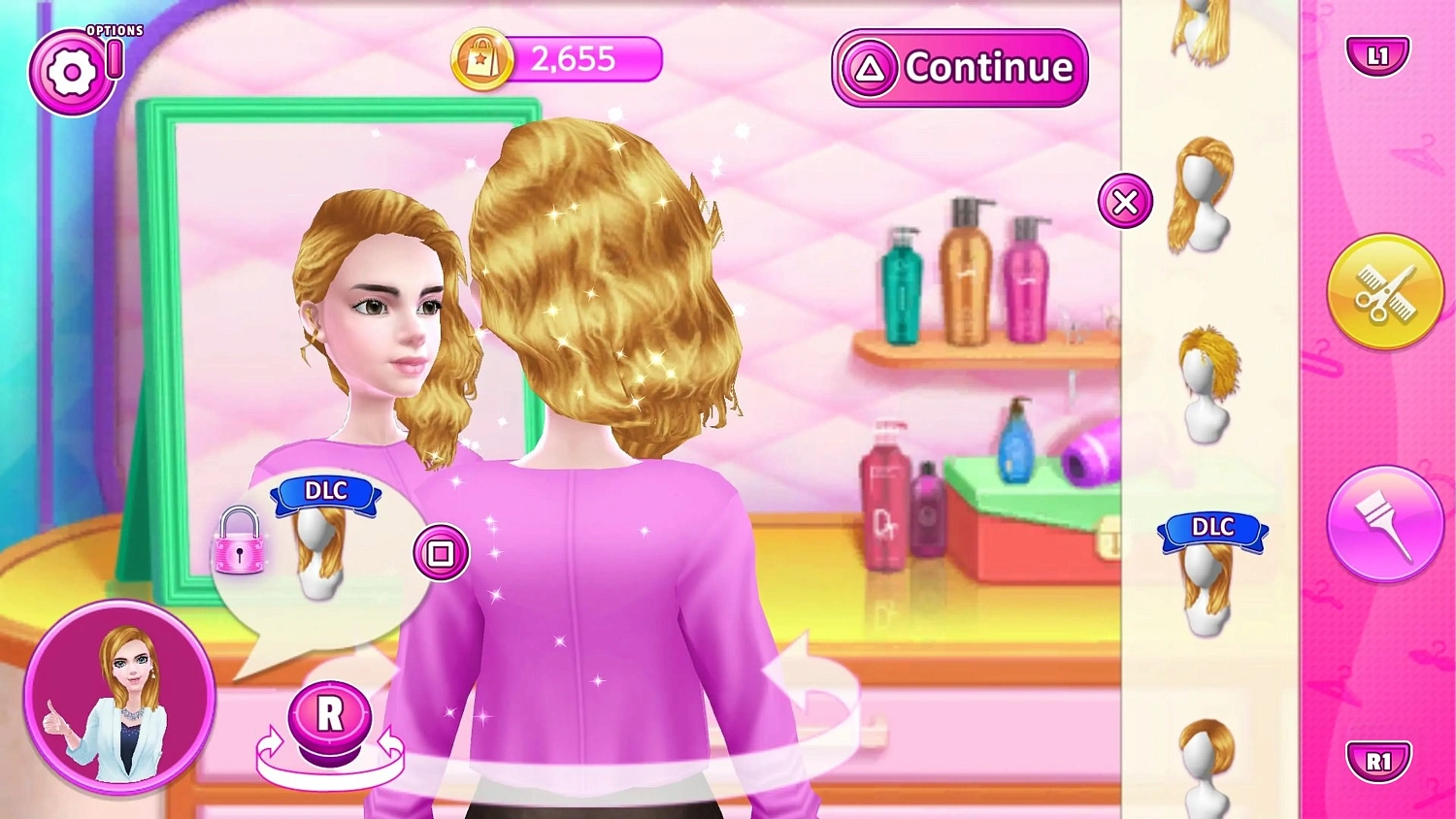Image resolution: width=1456 pixels, height=819 pixels.
Task: Cancel selection with the X icon
Action: coord(1124,201)
